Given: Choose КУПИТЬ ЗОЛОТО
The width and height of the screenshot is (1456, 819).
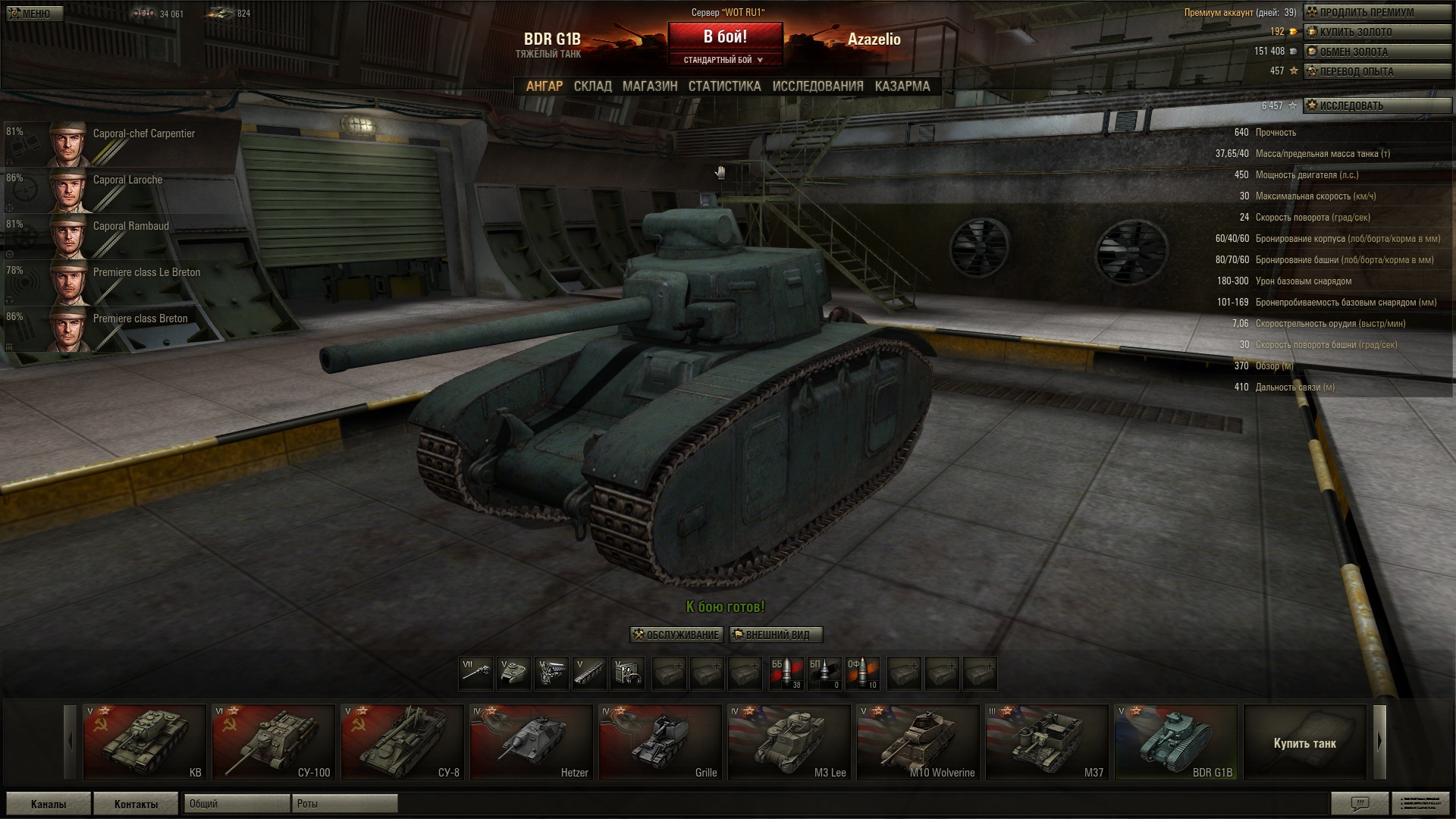Looking at the screenshot, I should coord(1376,32).
